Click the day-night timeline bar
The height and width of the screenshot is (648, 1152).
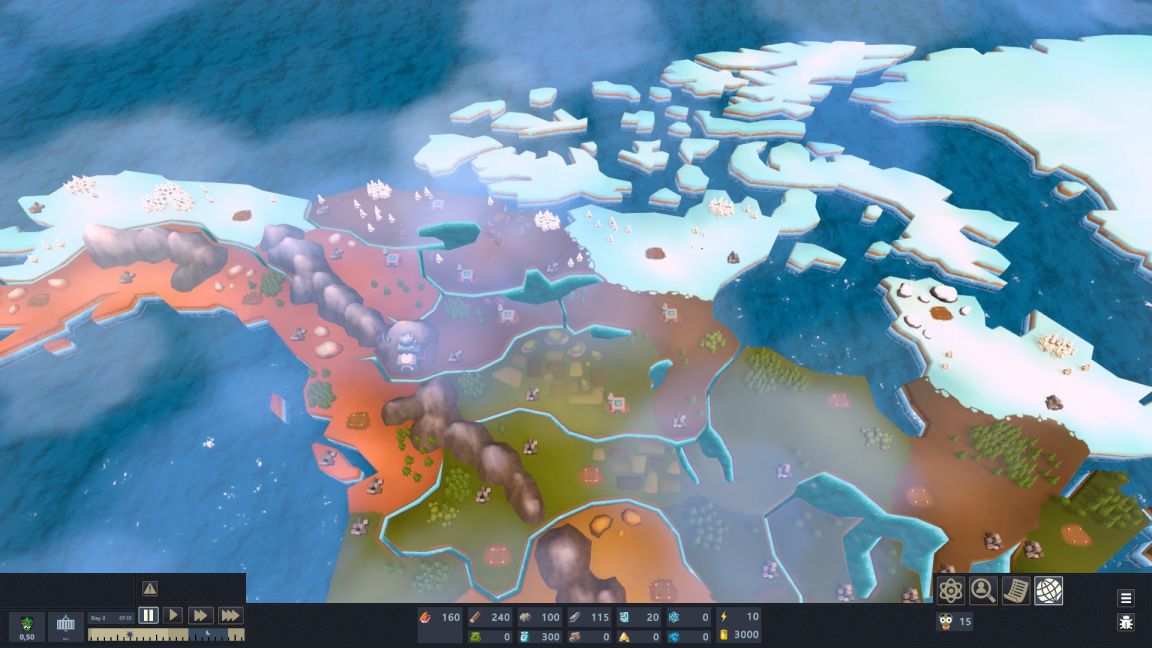(x=166, y=634)
